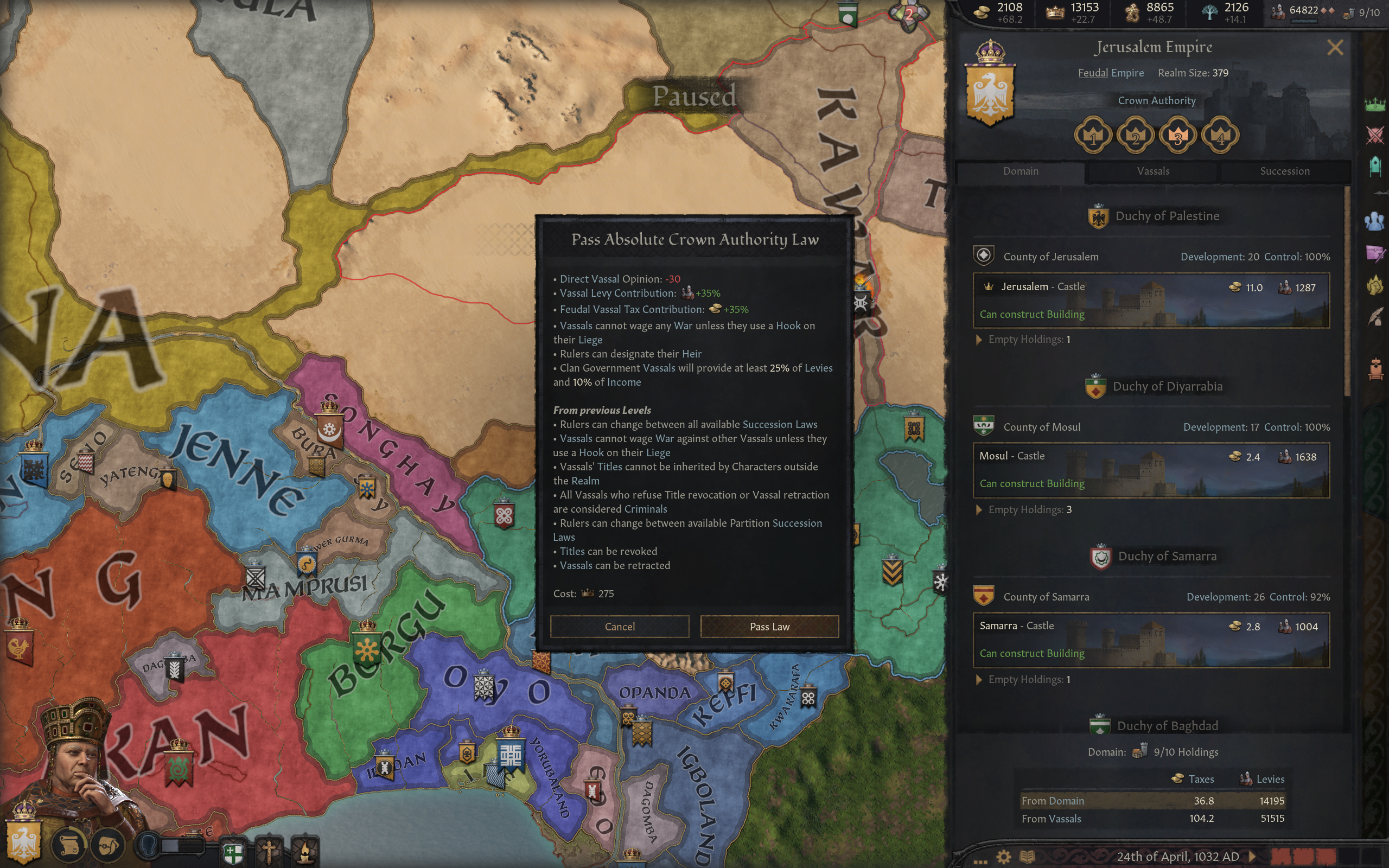1389x868 pixels.
Task: Open the blue court figures menu
Action: (x=1375, y=221)
